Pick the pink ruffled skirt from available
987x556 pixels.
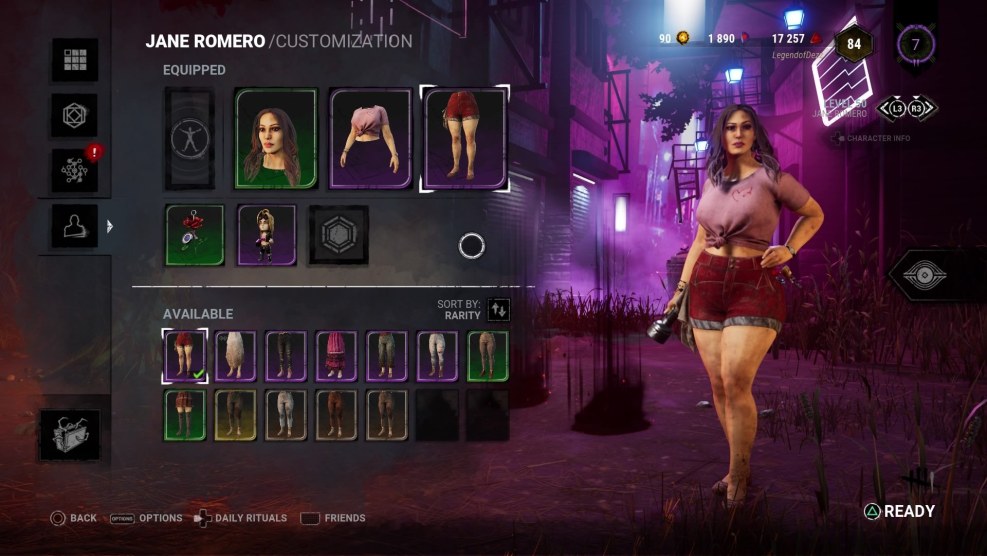(336, 357)
